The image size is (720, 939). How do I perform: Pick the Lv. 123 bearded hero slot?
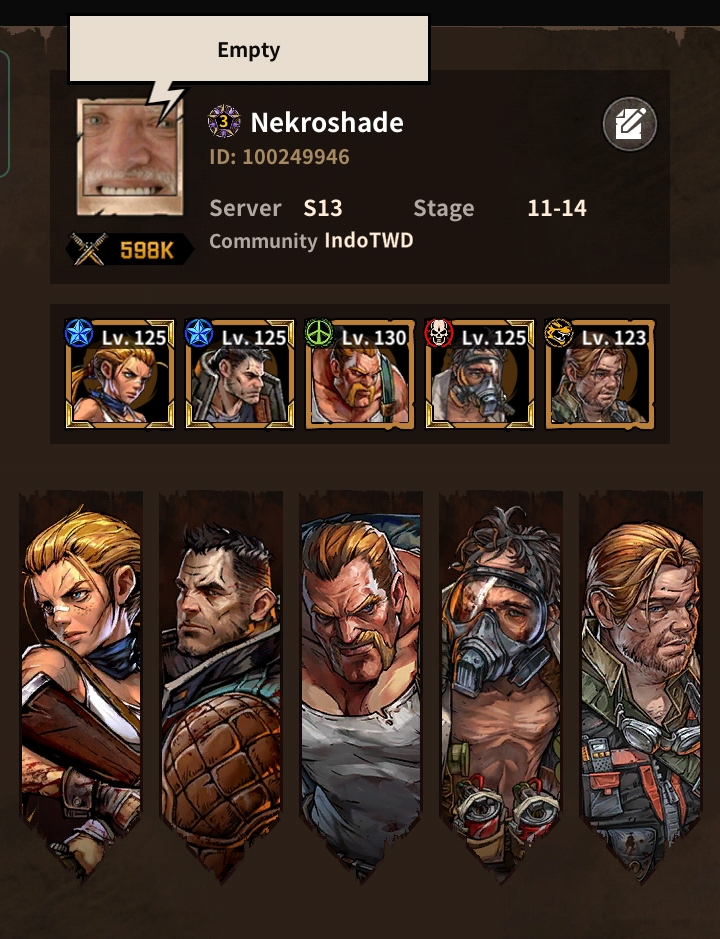(600, 375)
